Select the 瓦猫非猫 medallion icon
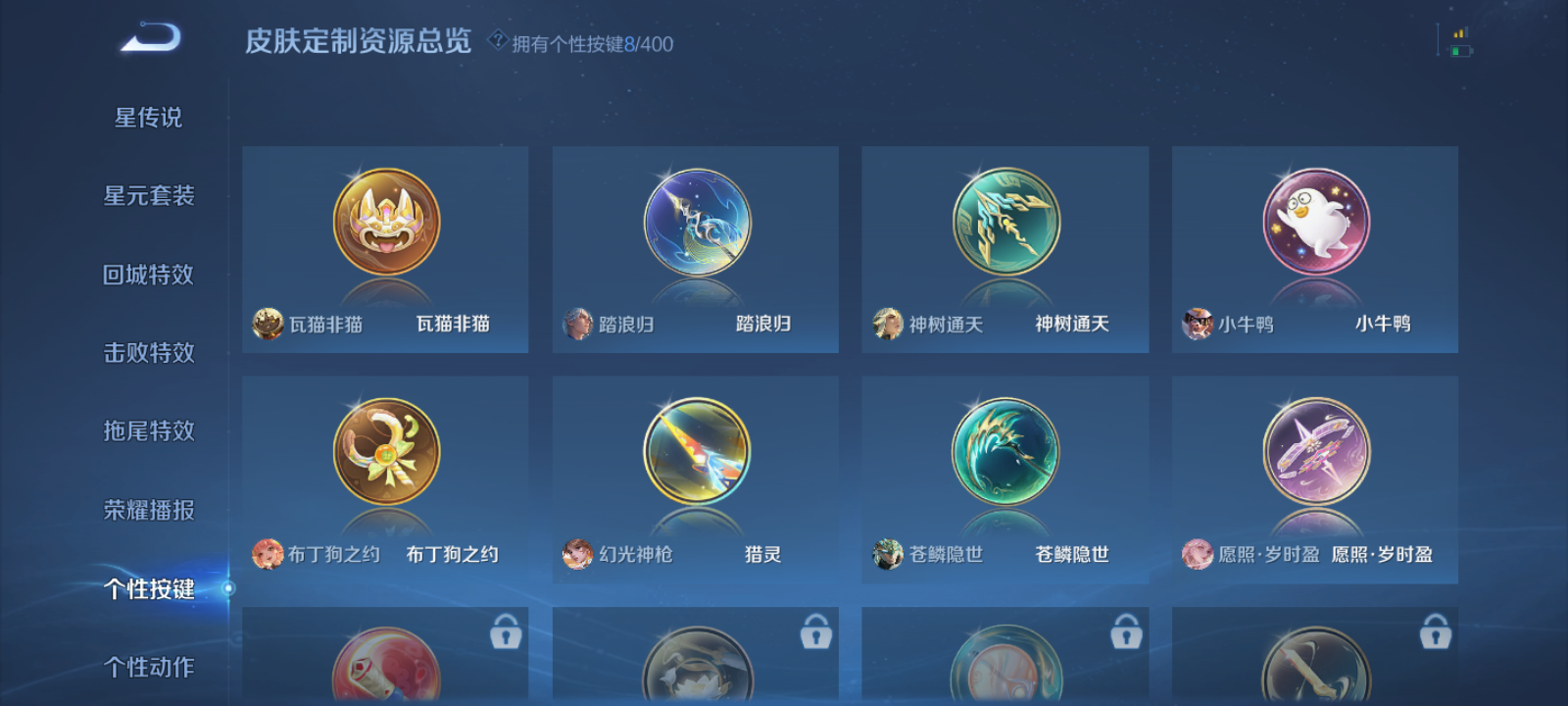The image size is (1568, 706). [x=384, y=224]
